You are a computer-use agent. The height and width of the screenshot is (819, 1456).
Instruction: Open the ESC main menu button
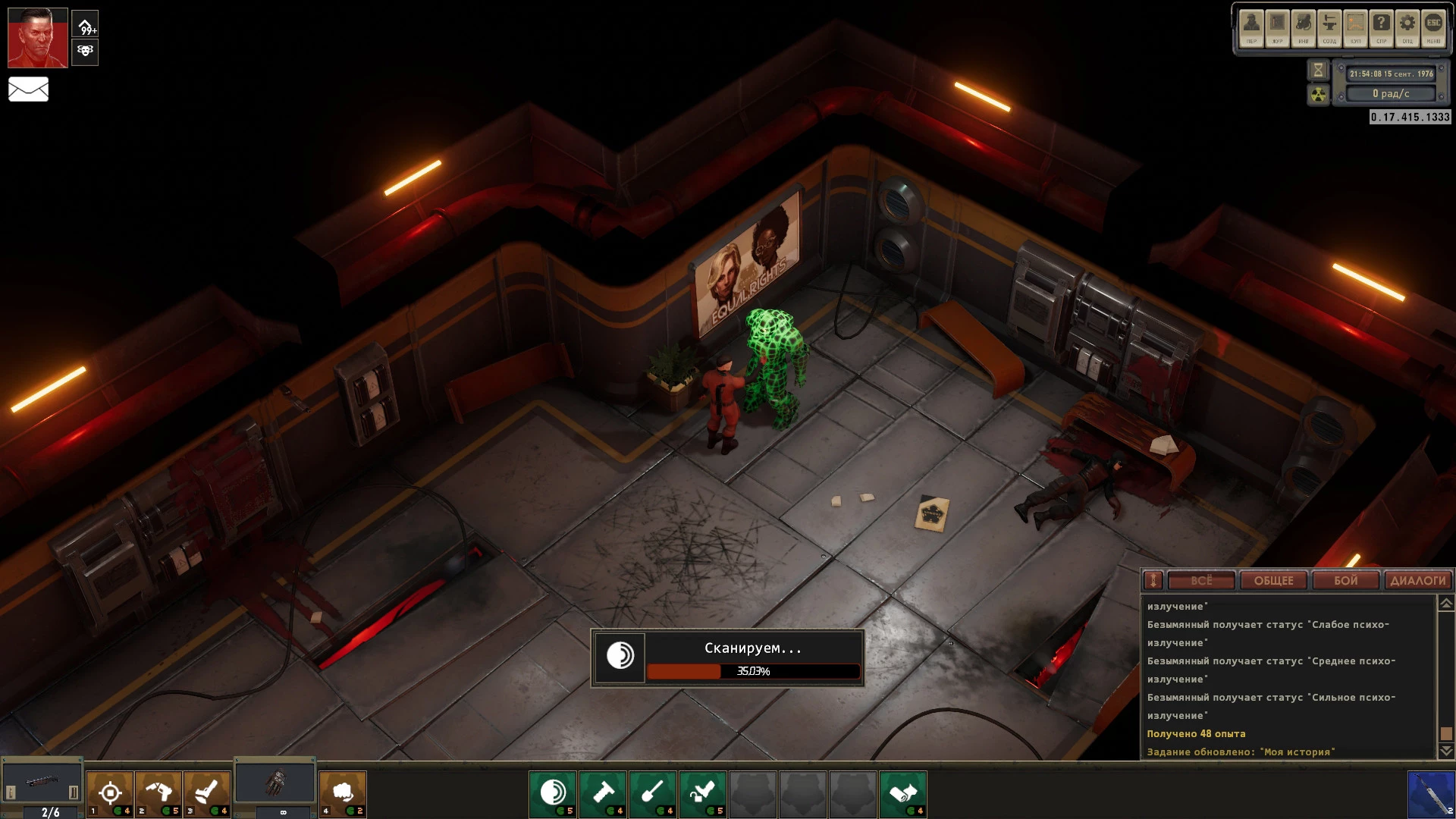click(x=1433, y=28)
